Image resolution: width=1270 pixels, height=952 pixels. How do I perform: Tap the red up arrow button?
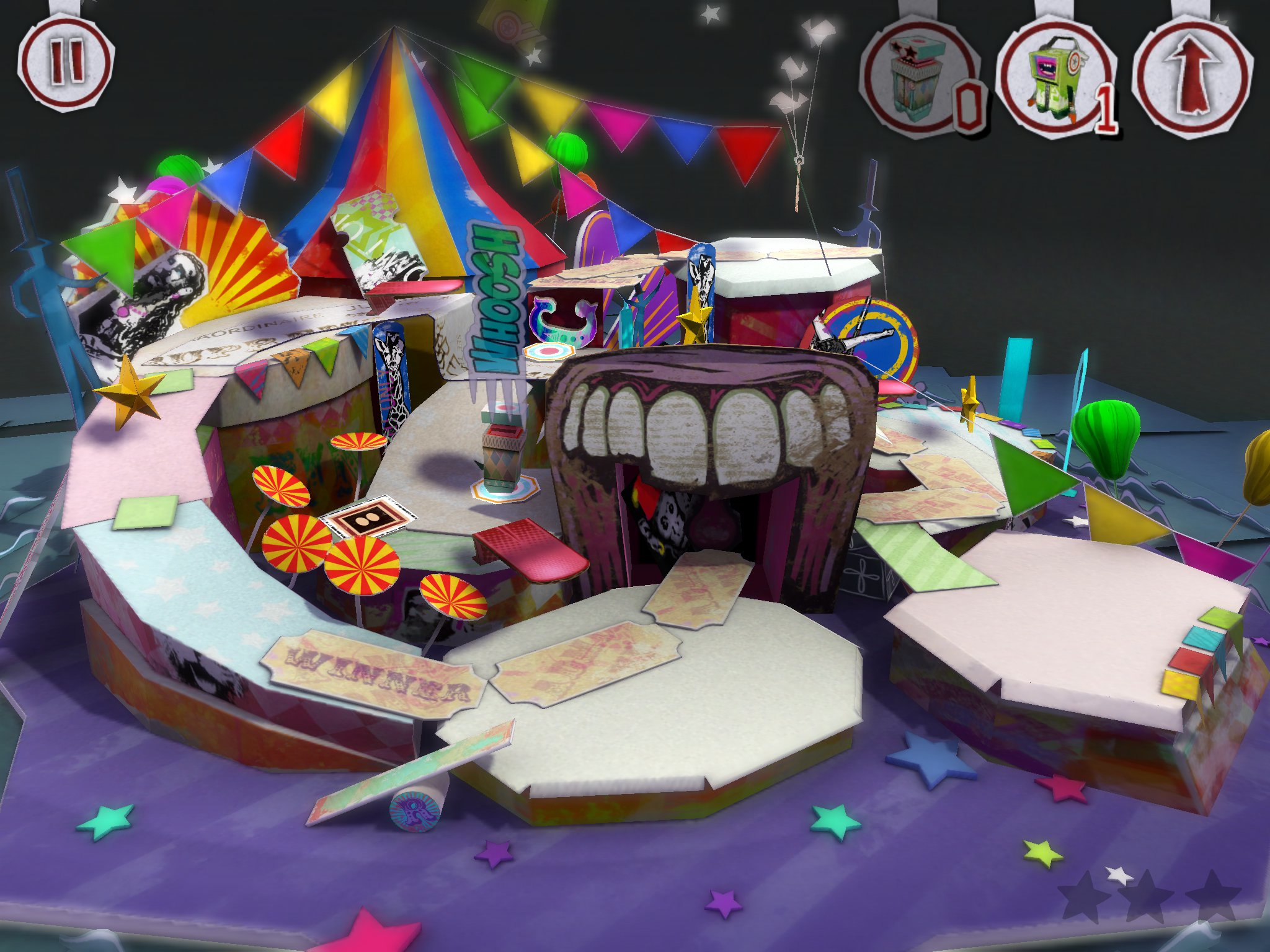(x=1192, y=76)
